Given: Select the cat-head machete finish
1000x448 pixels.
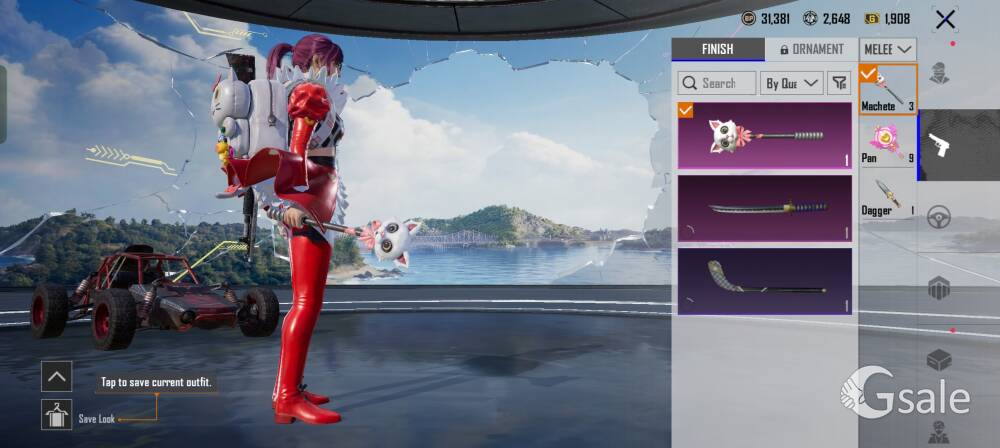Looking at the screenshot, I should (x=765, y=134).
